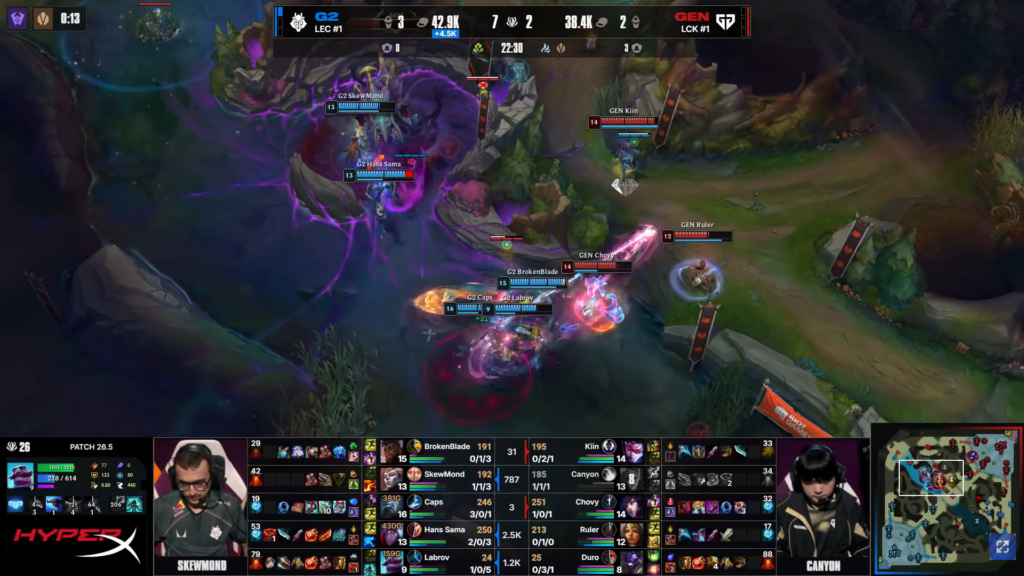Click the purple objective icon beside 0:13 timer
This screenshot has height=576, width=1024.
pos(18,18)
